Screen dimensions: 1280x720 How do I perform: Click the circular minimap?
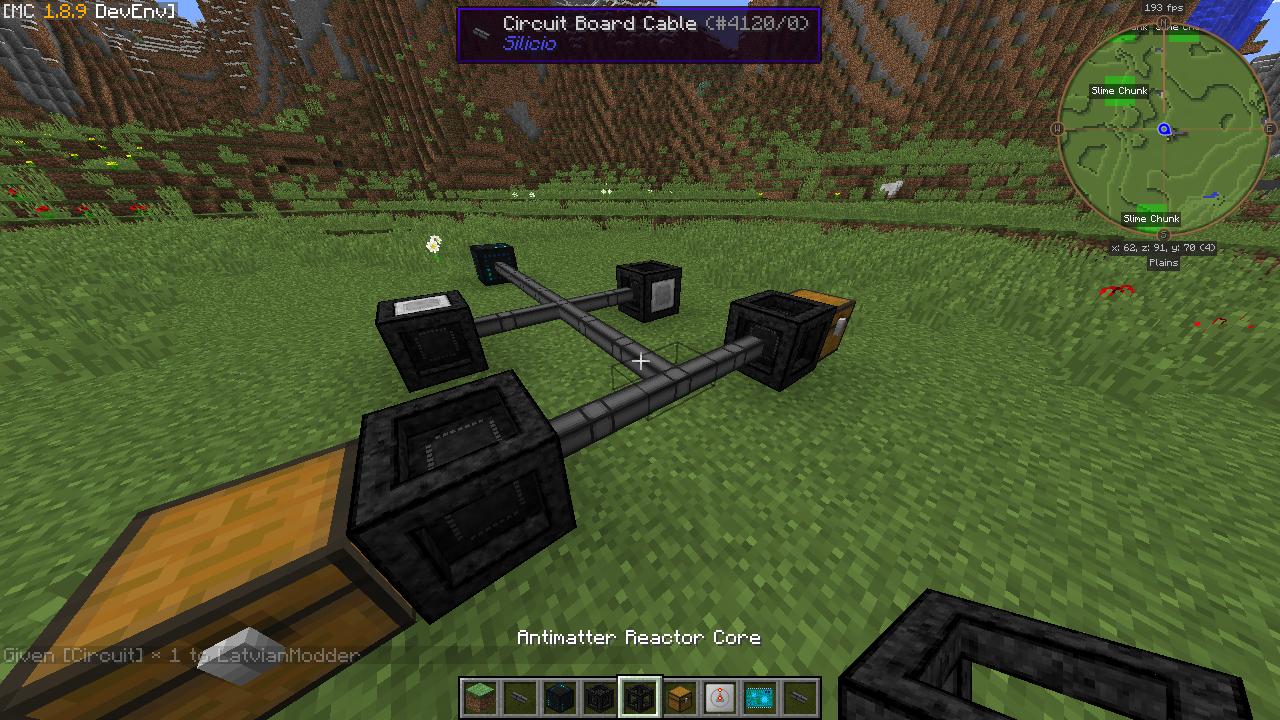point(1163,130)
